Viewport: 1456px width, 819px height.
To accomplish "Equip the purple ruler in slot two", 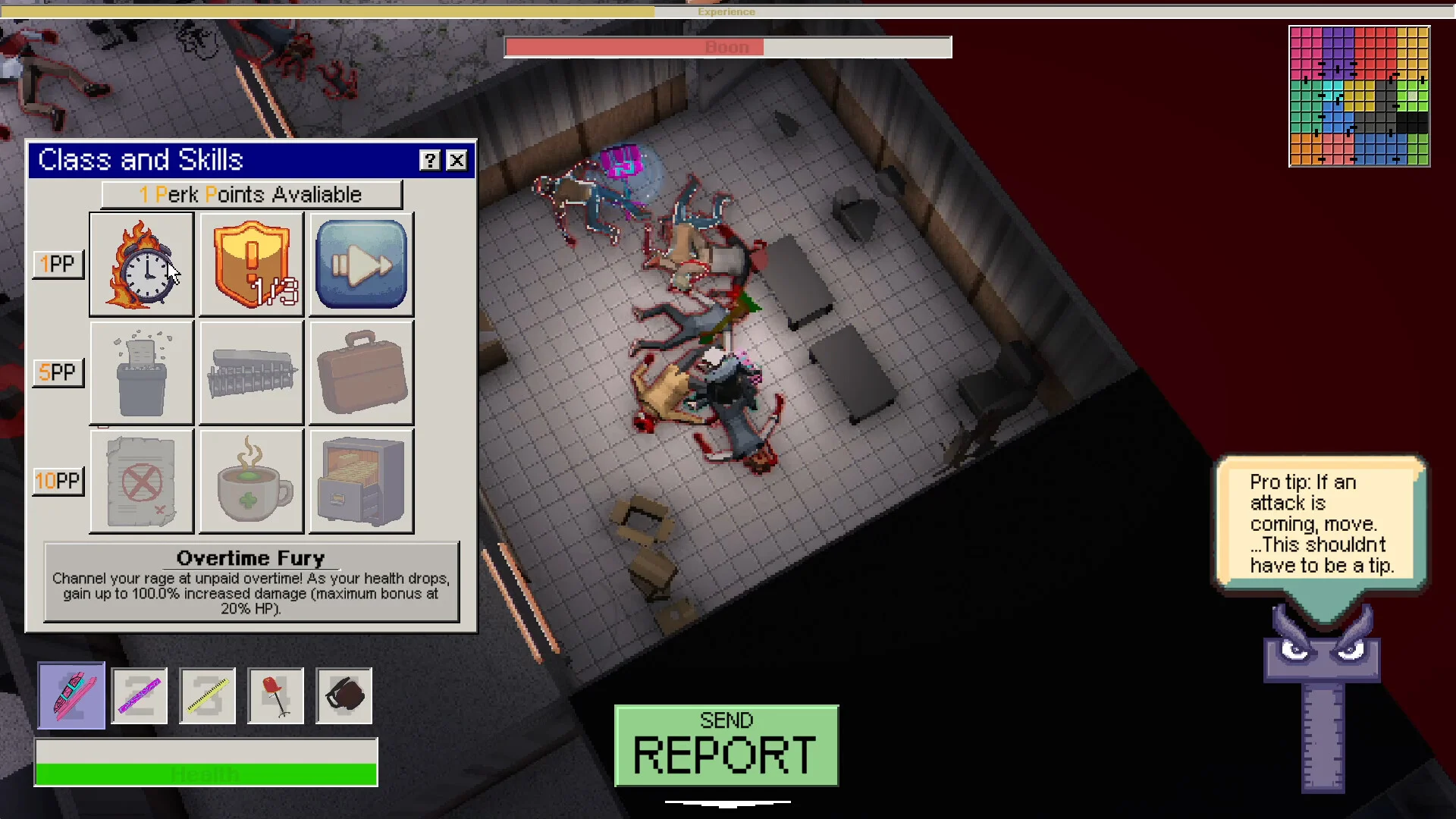I will click(140, 695).
